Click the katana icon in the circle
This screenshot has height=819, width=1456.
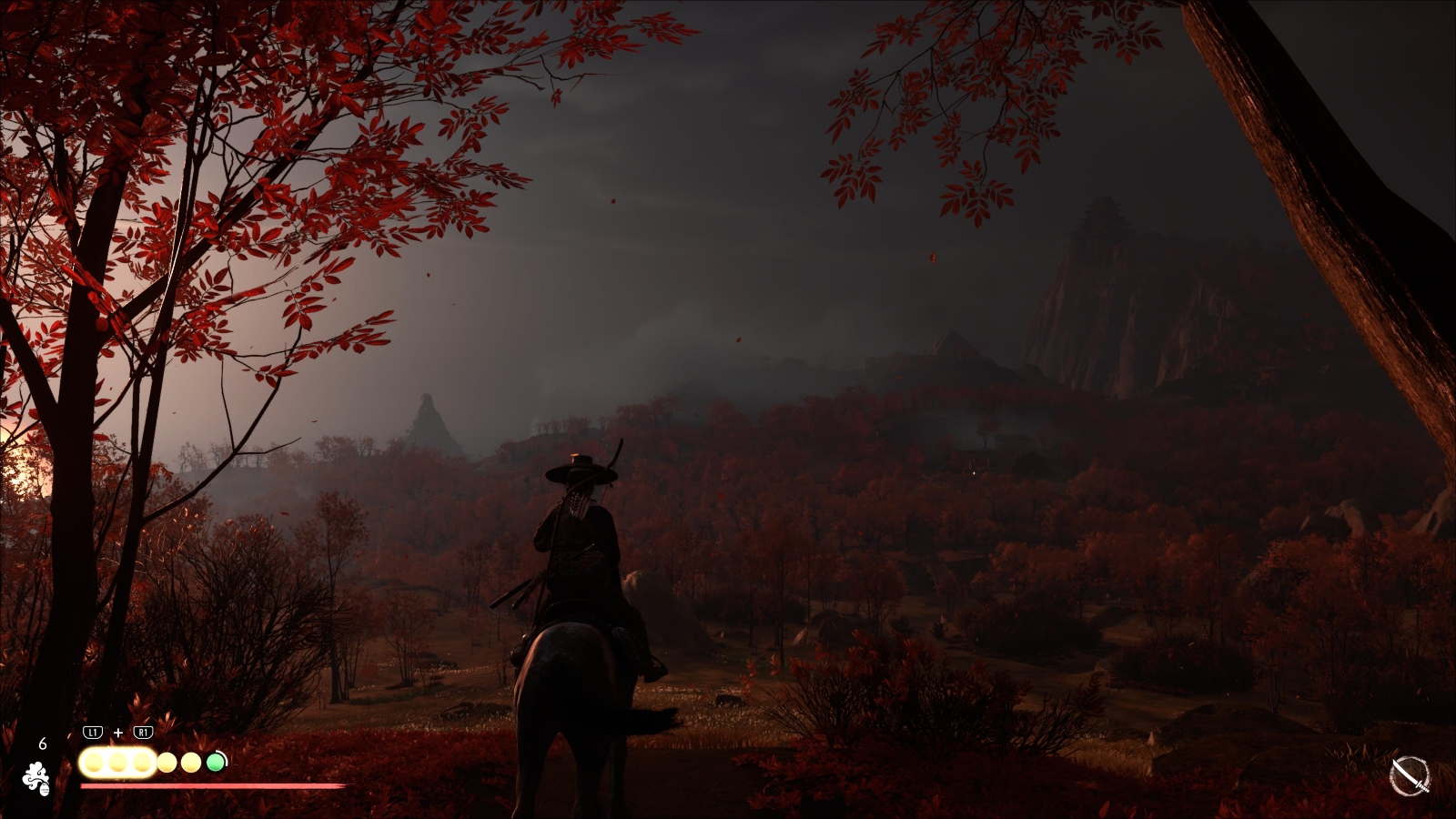tap(1410, 777)
